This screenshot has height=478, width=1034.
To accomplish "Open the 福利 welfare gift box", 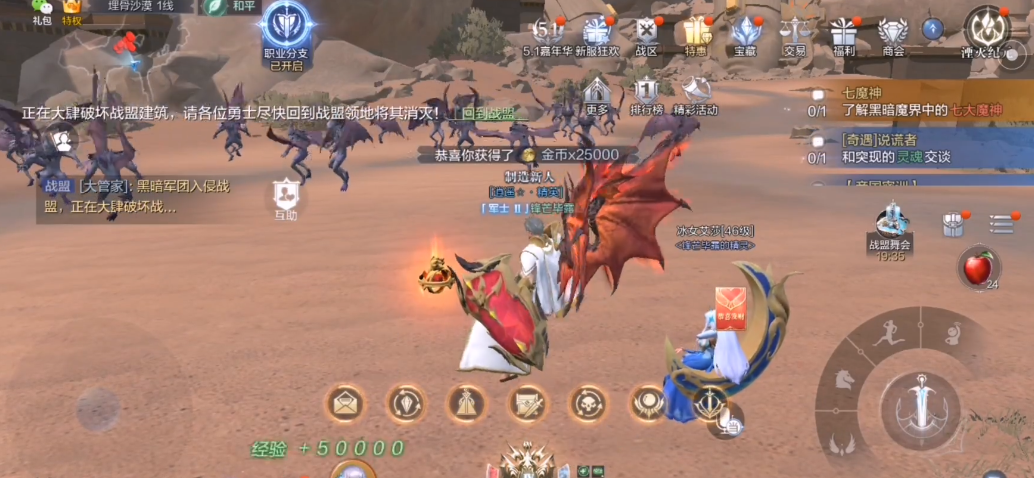I will point(844,31).
